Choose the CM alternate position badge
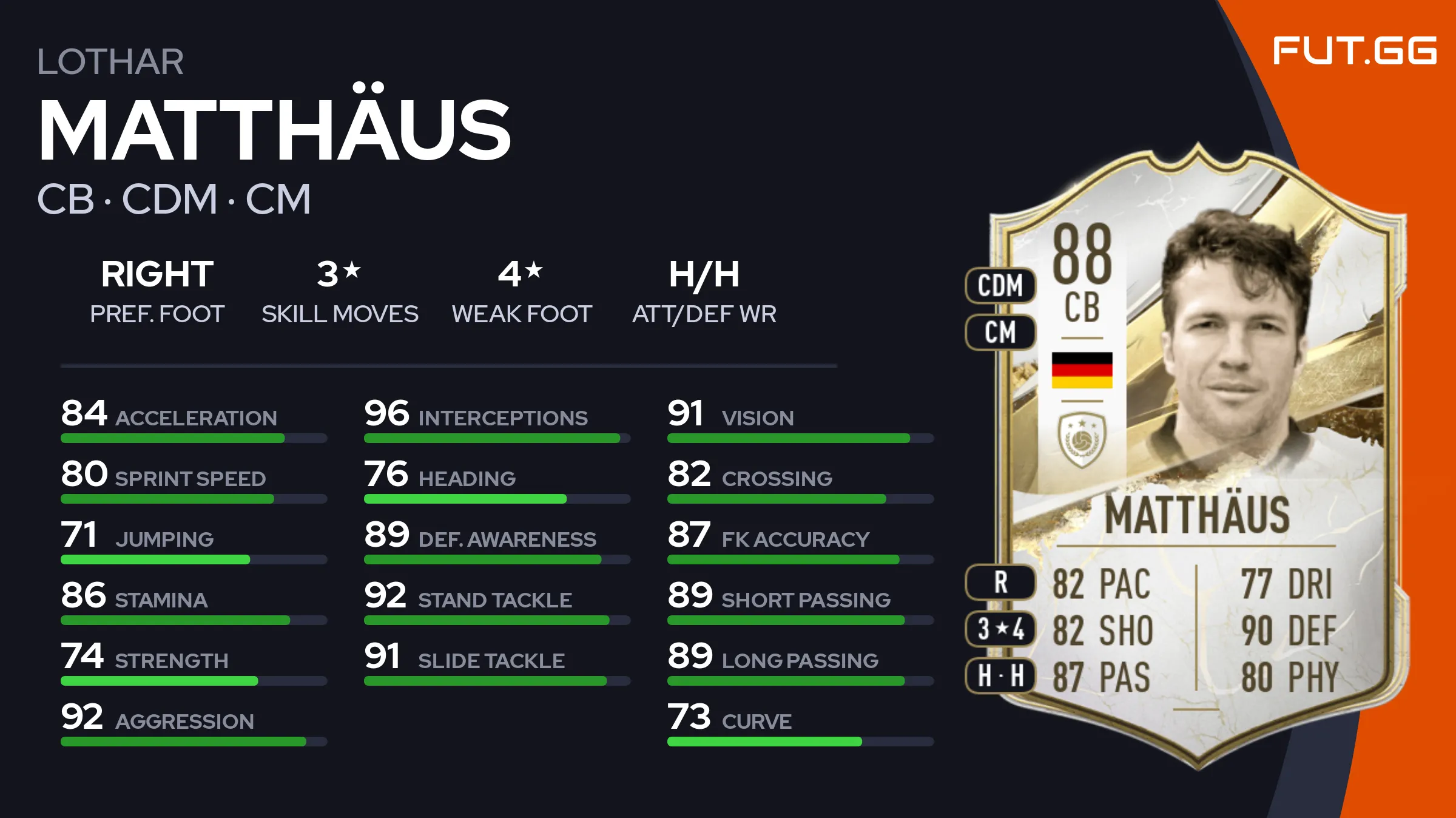This screenshot has width=1456, height=818. coord(1000,332)
